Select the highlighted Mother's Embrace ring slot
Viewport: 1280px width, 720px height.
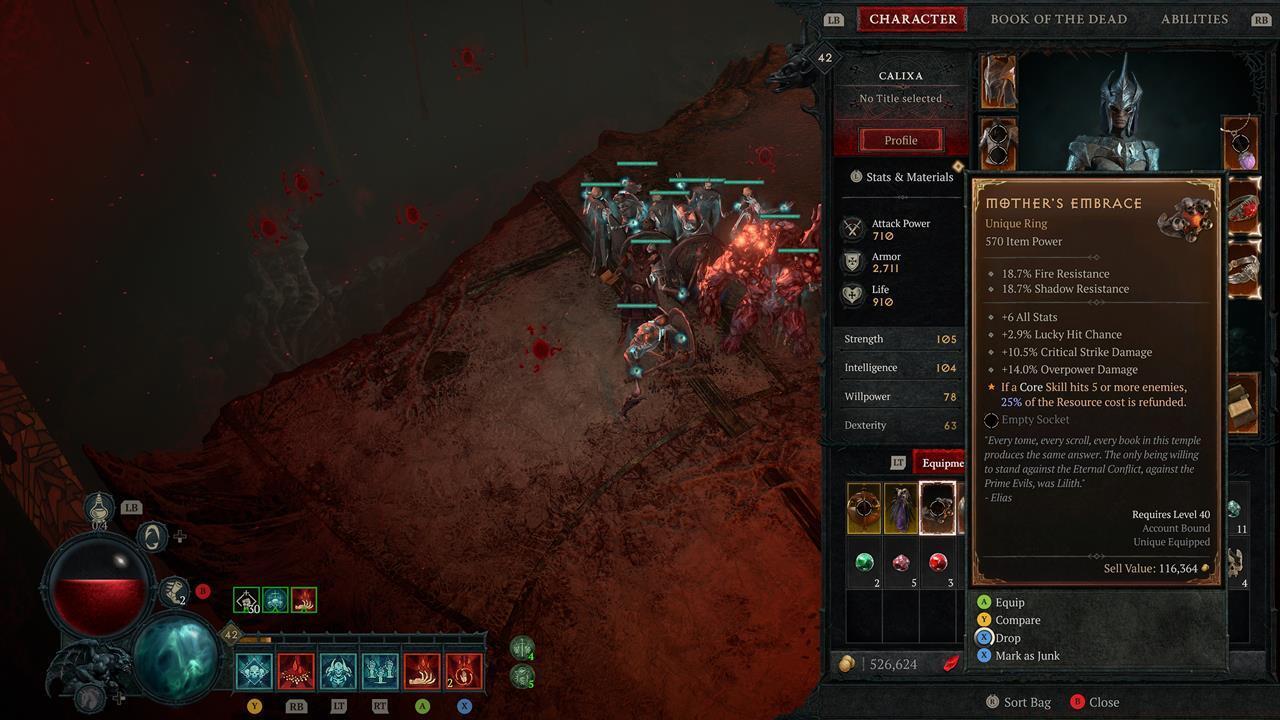coord(937,508)
